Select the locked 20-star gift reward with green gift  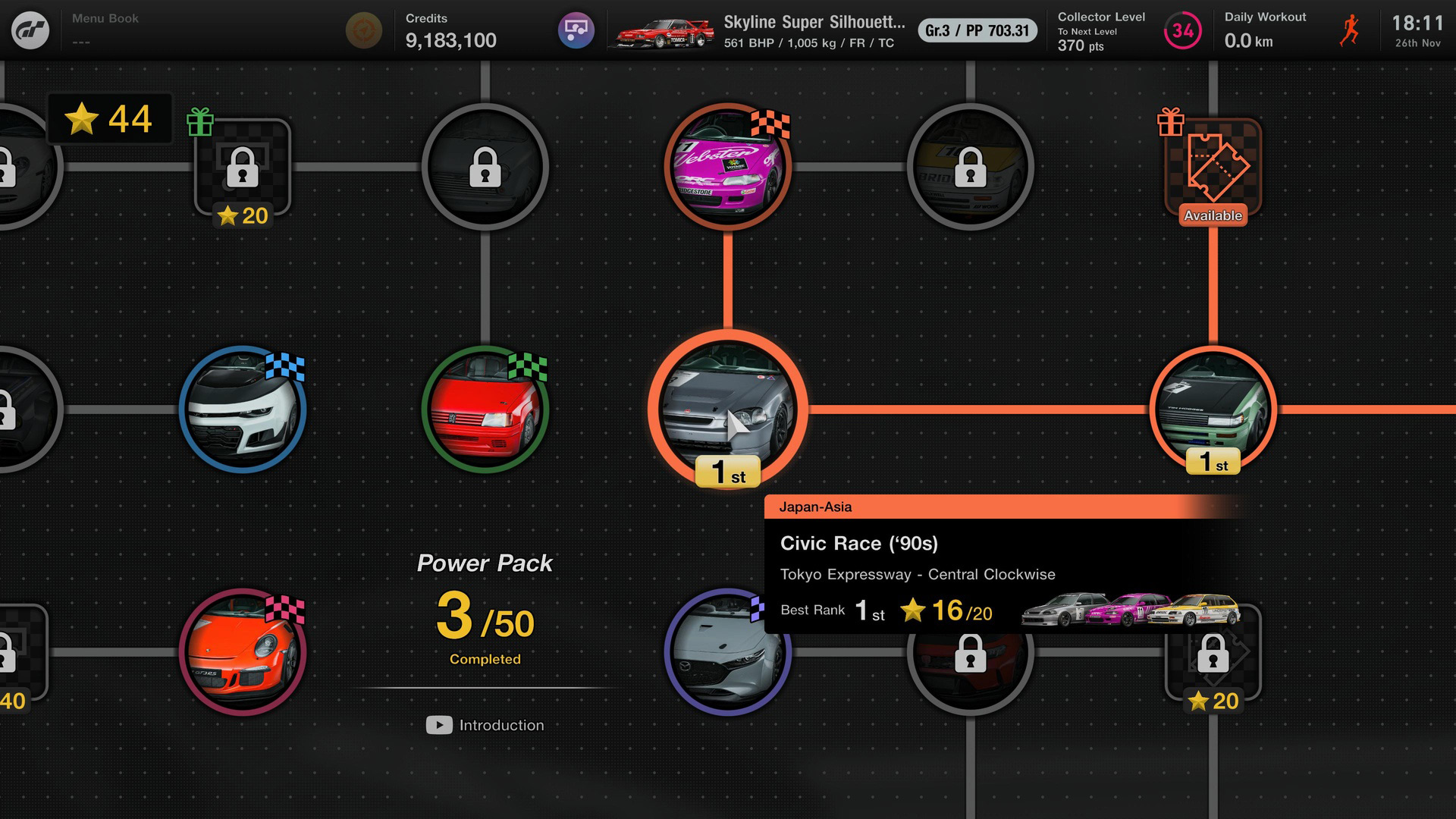click(243, 168)
